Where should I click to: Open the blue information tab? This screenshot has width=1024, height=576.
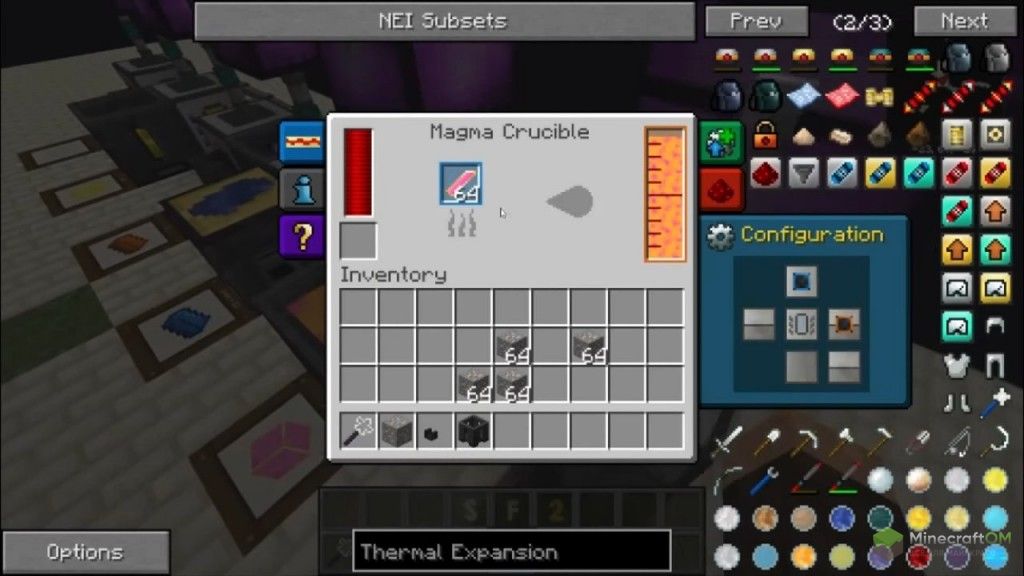301,188
